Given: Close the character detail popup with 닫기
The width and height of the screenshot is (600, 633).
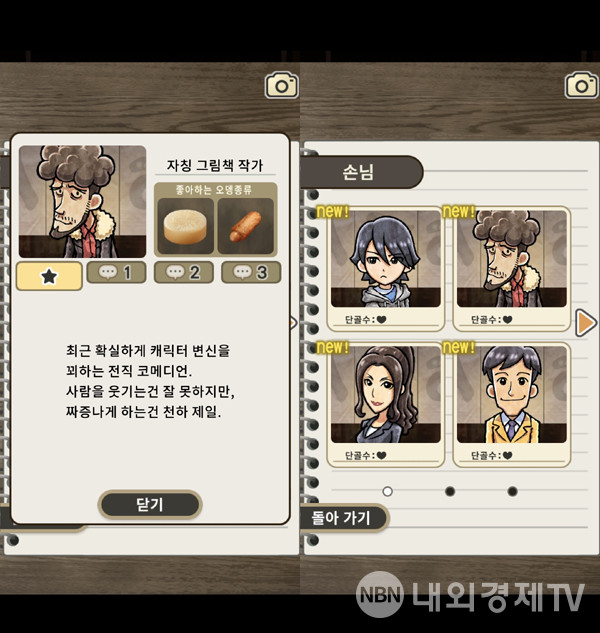Looking at the screenshot, I should pyautogui.click(x=149, y=505).
